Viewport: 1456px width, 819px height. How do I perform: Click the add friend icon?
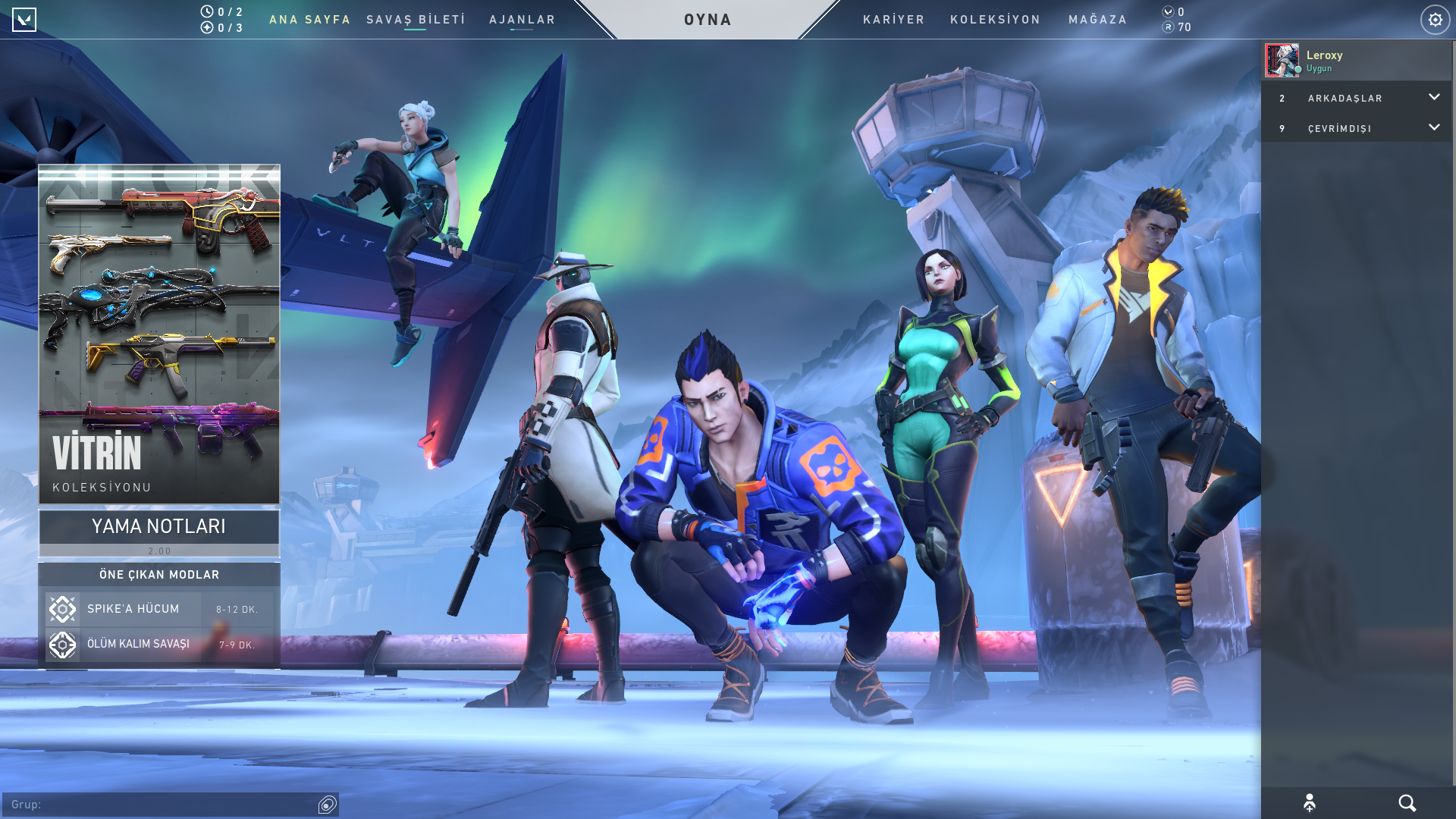coord(1310,803)
